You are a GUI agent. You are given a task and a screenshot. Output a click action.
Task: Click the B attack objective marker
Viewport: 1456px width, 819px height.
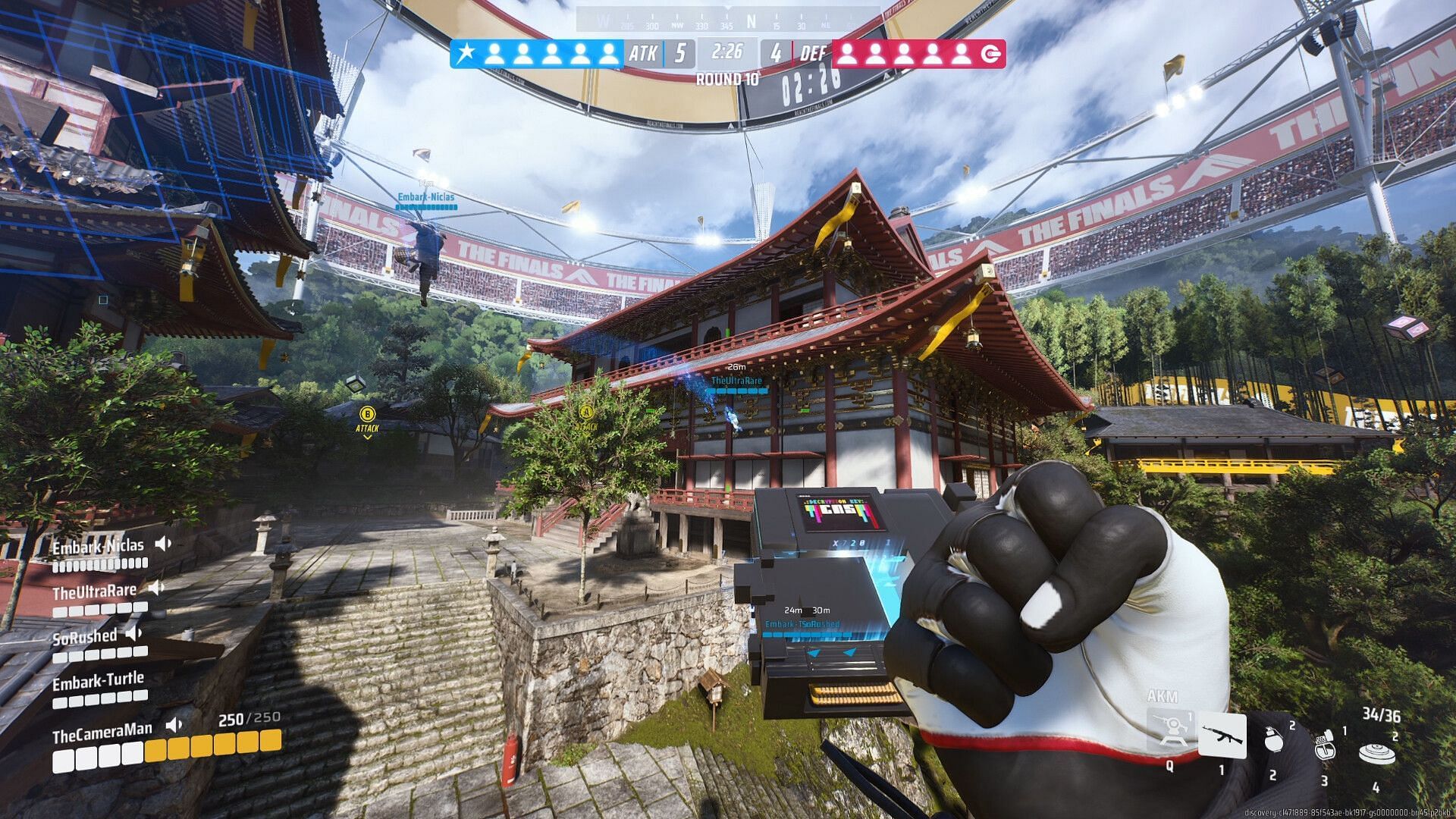click(x=367, y=414)
